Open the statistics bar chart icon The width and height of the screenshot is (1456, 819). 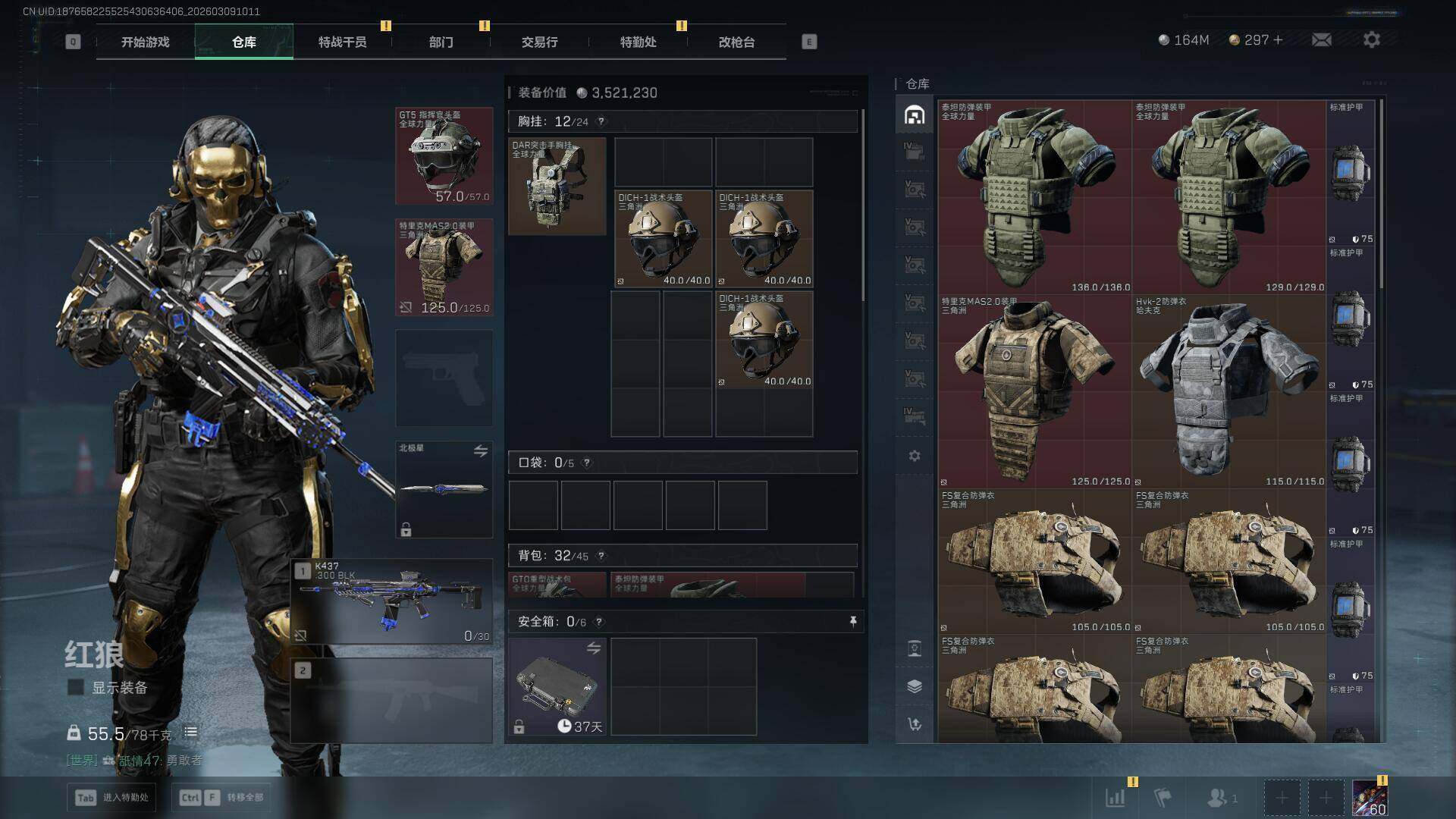click(x=1115, y=797)
